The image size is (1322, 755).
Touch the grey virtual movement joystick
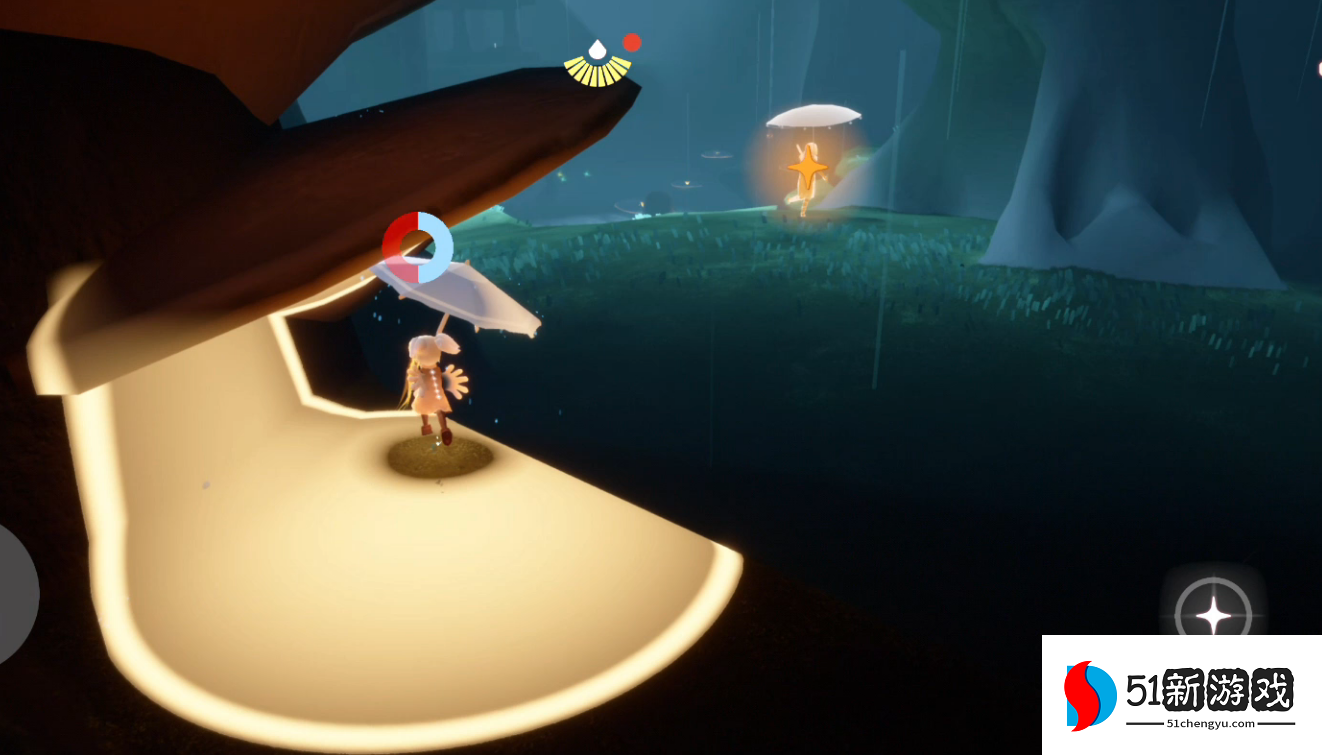14,593
